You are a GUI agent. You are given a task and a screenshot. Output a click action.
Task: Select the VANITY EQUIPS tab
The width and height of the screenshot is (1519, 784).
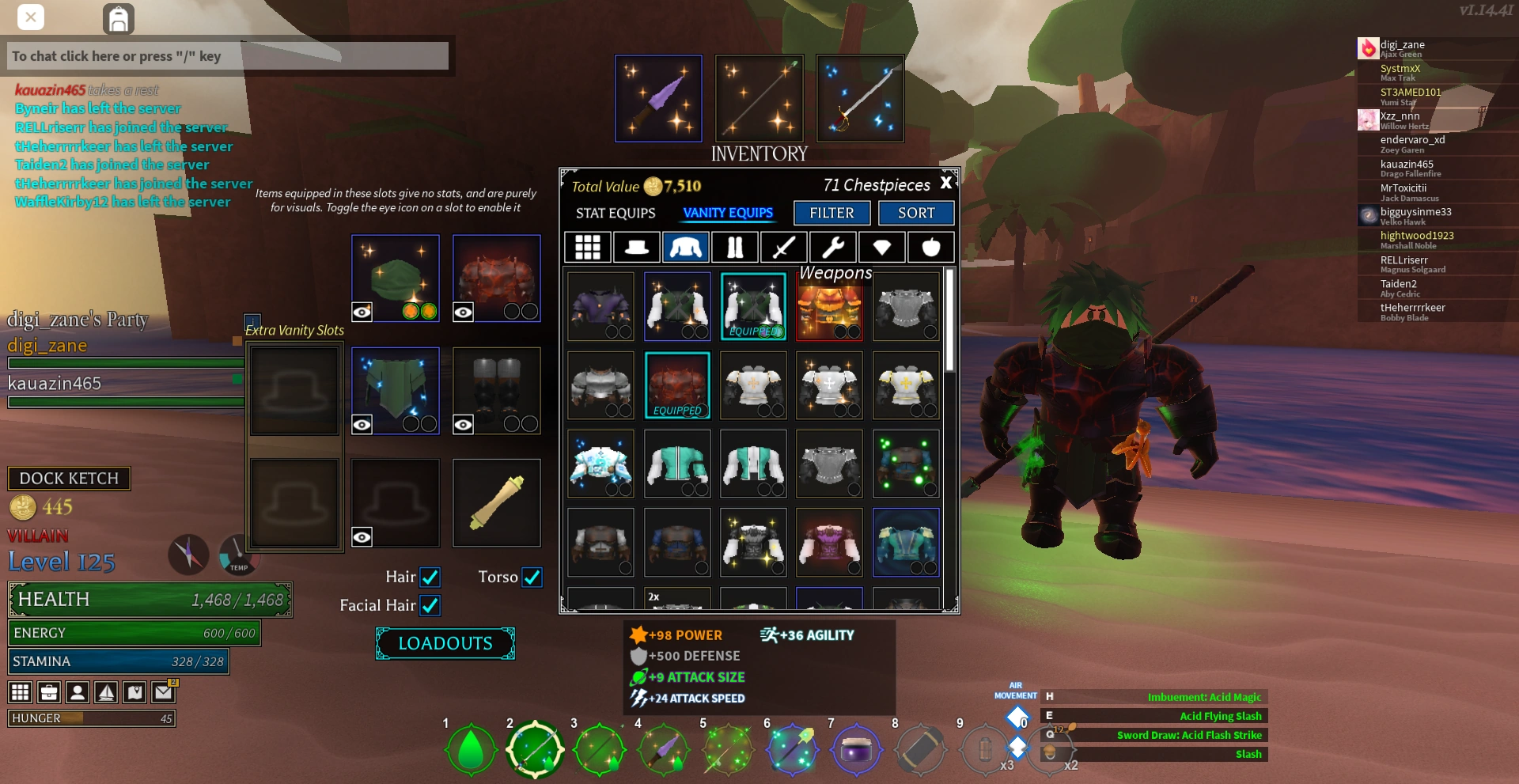(x=727, y=213)
